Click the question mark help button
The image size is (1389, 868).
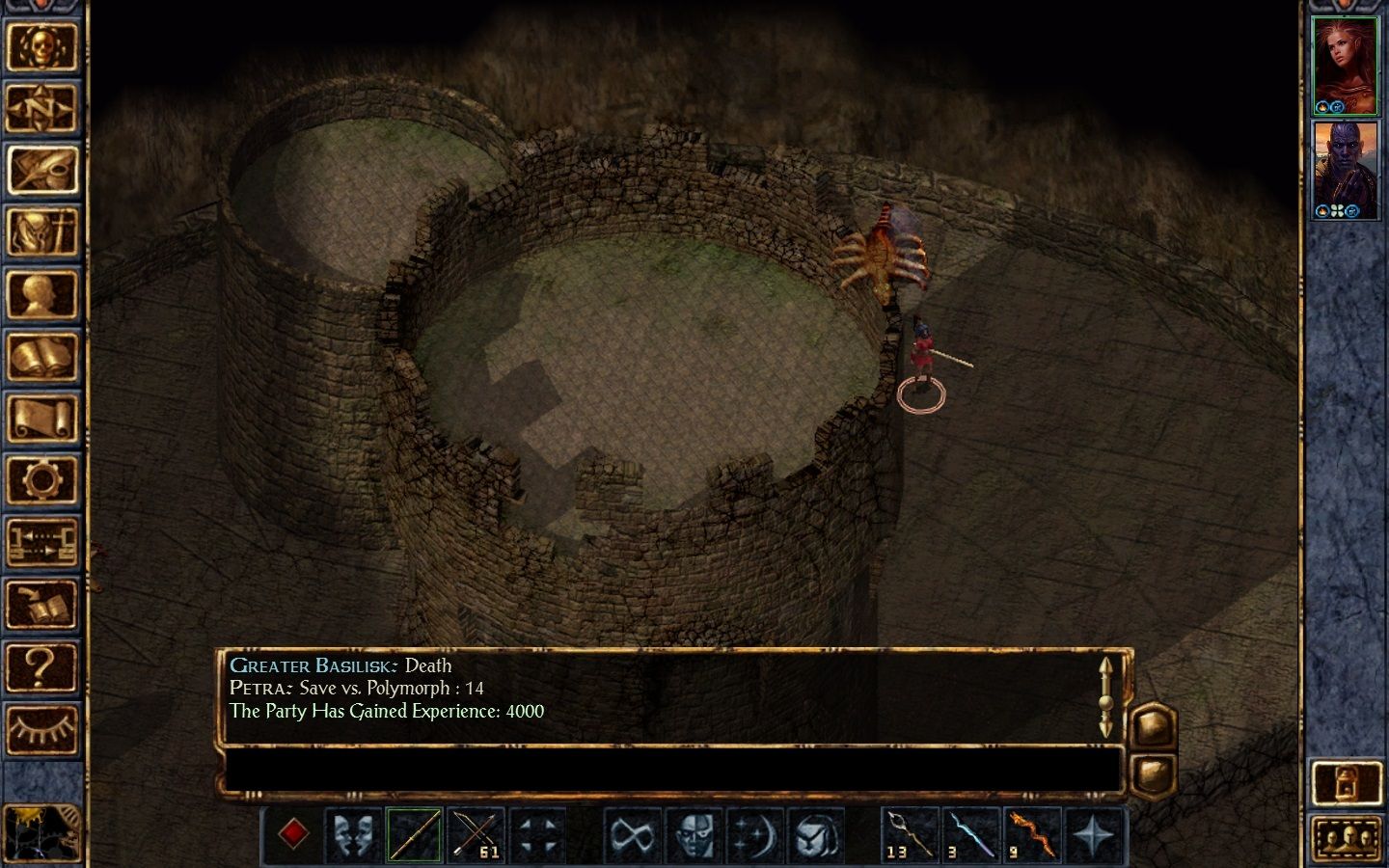pos(41,667)
